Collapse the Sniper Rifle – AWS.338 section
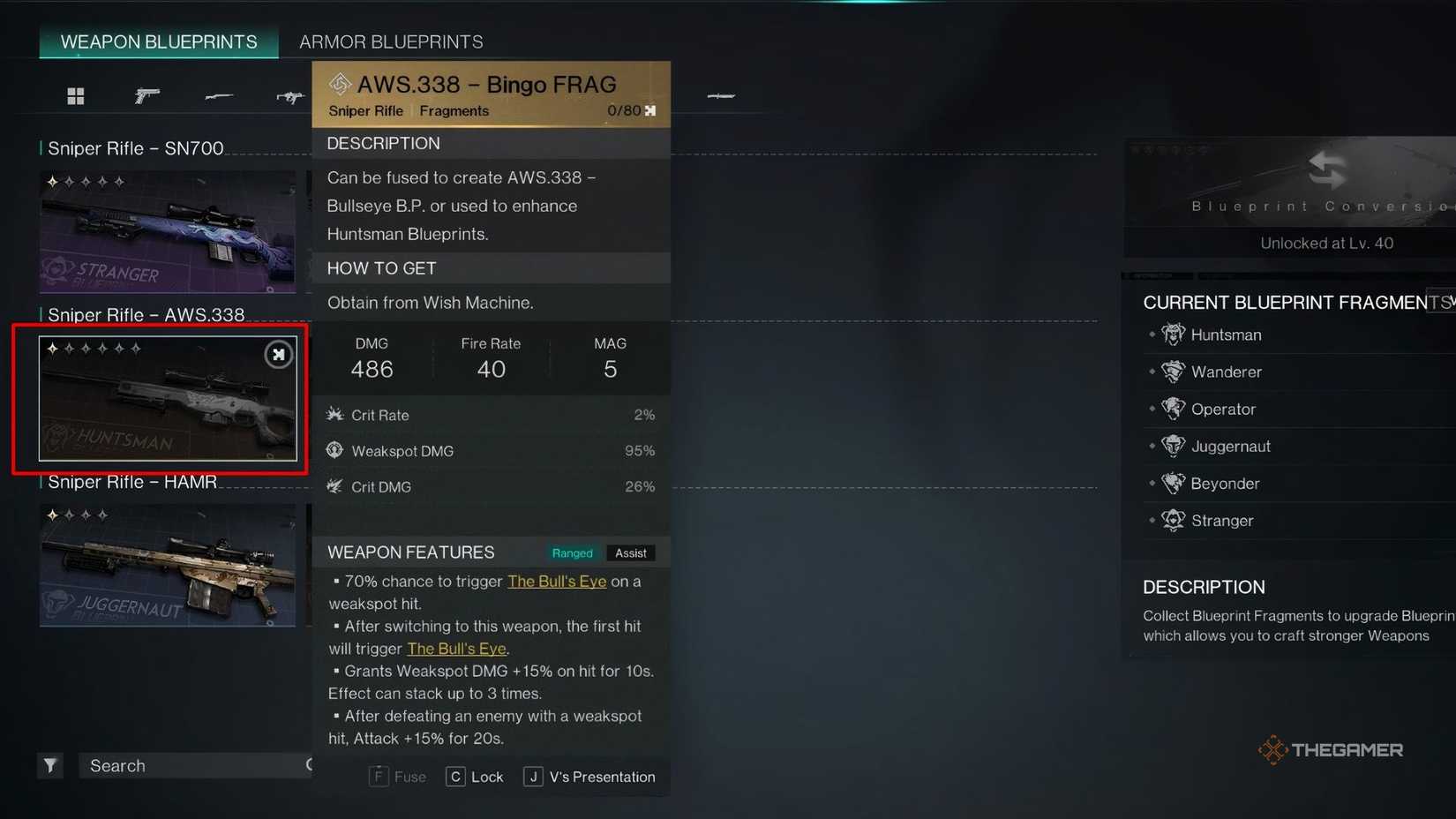The height and width of the screenshot is (819, 1456). click(x=143, y=314)
